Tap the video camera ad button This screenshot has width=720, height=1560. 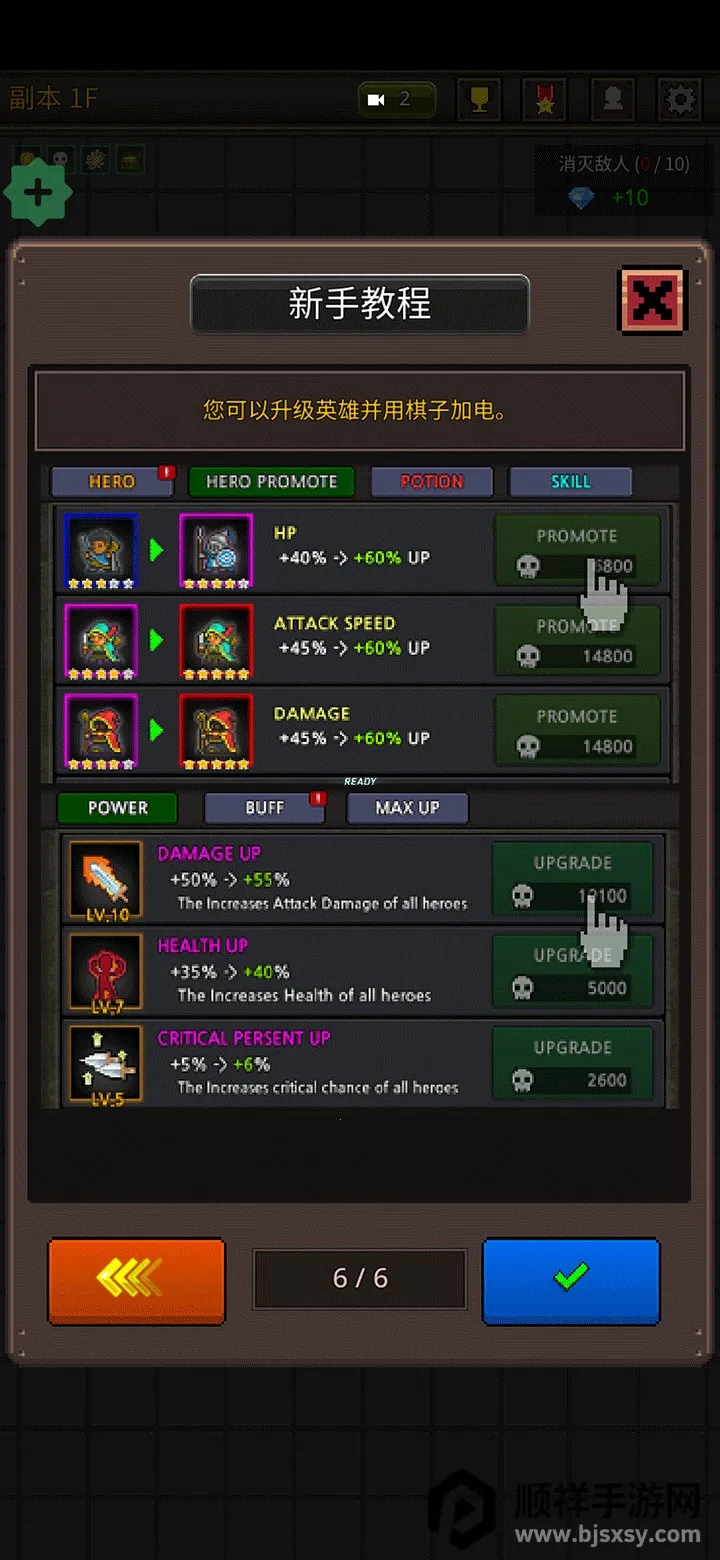pos(396,100)
